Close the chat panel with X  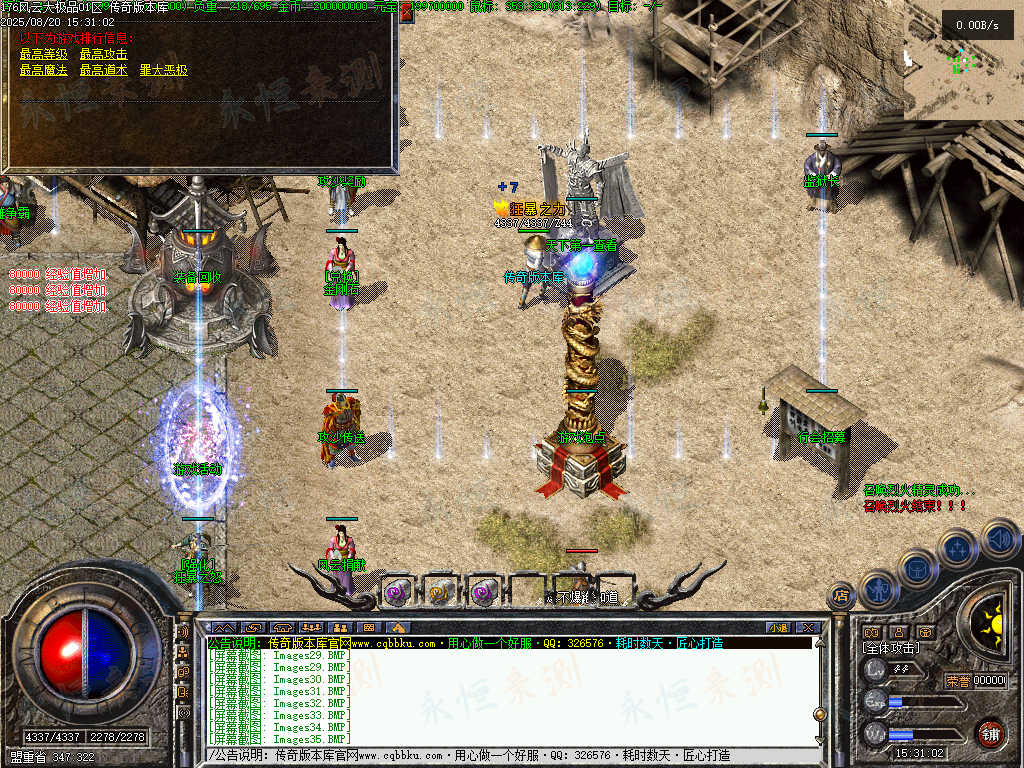(x=808, y=628)
